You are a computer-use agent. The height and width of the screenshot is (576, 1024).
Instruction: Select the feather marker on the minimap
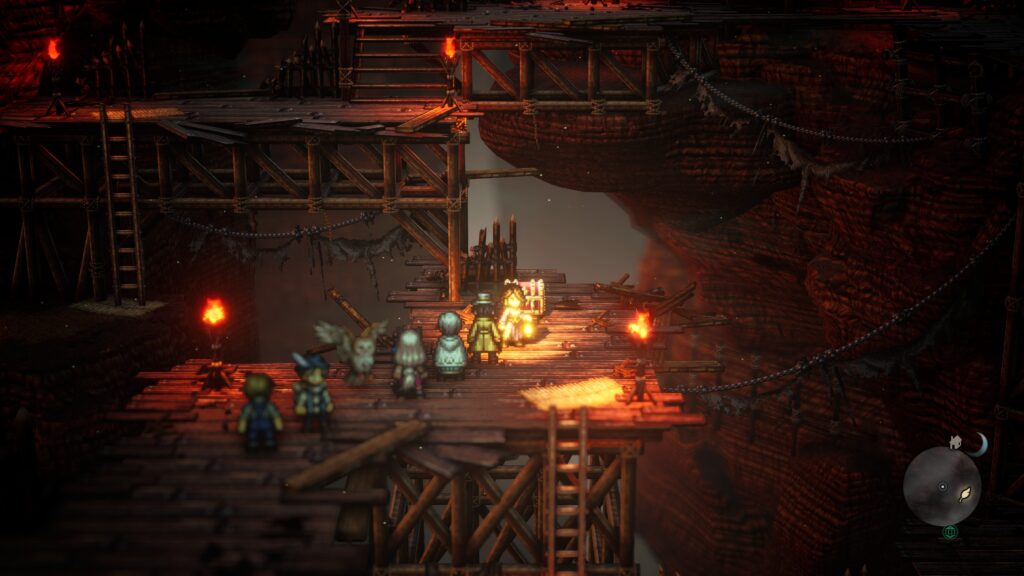point(966,492)
